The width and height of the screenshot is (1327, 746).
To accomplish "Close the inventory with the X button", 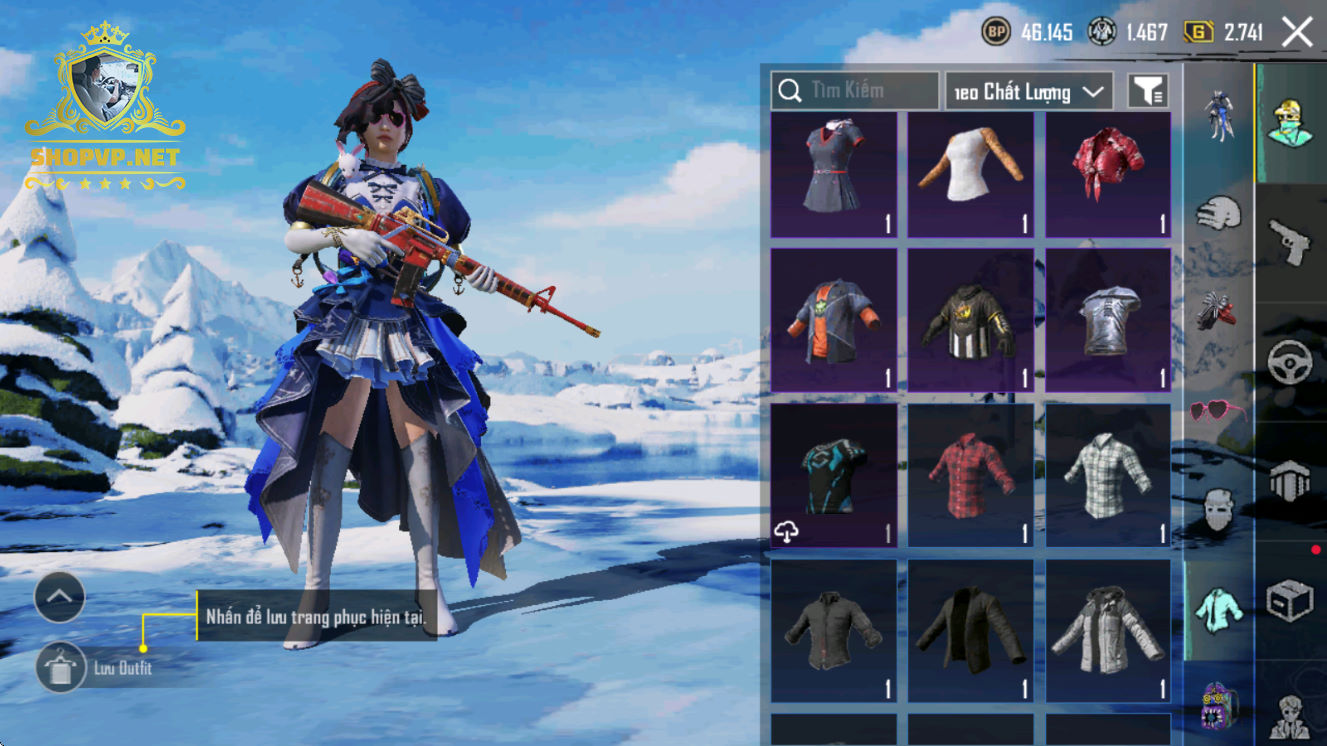I will pyautogui.click(x=1297, y=32).
